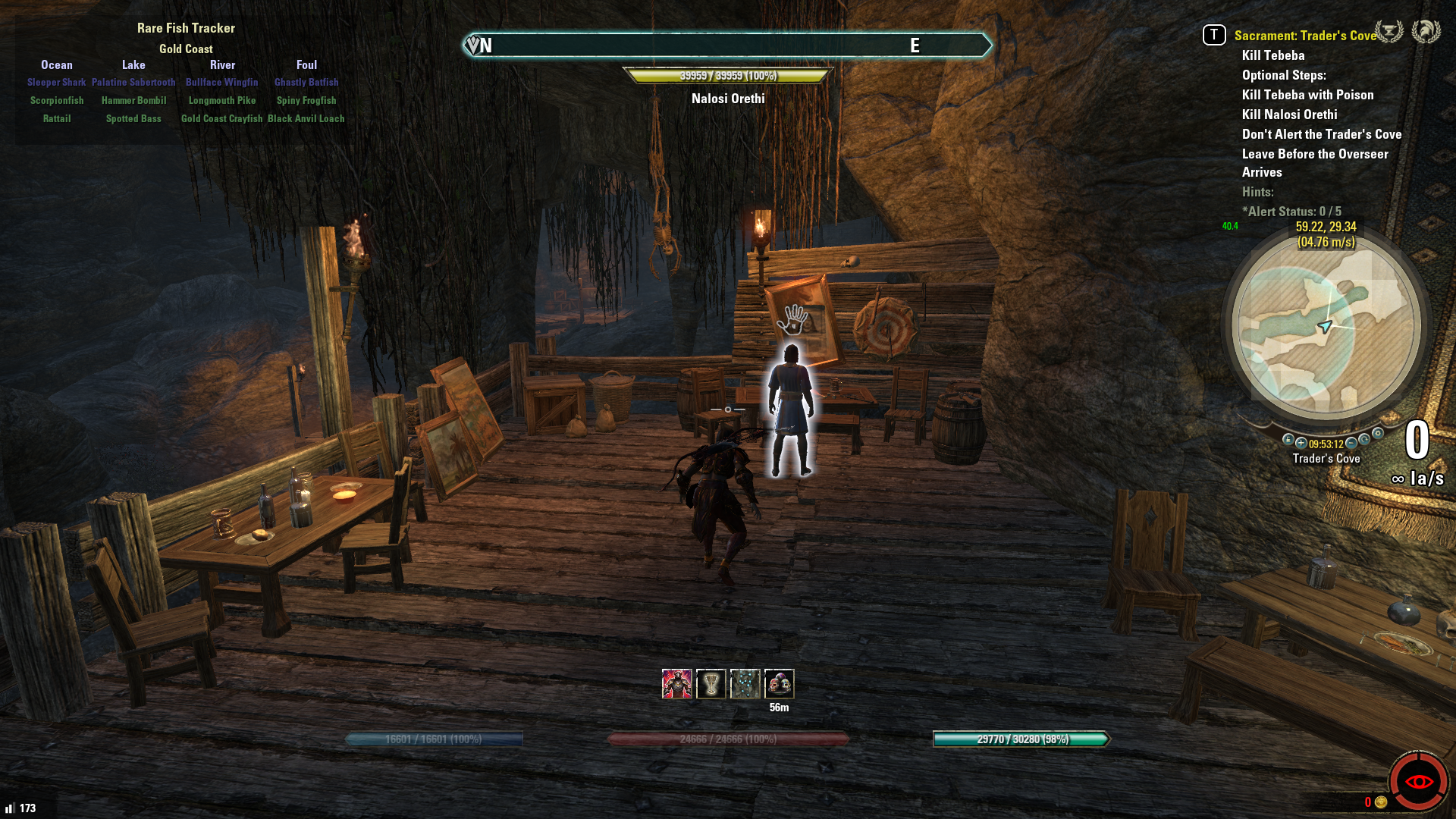Viewport: 1456px width, 819px height.
Task: Click the Sacrament: Trader's Cove quest title
Action: [x=1304, y=36]
